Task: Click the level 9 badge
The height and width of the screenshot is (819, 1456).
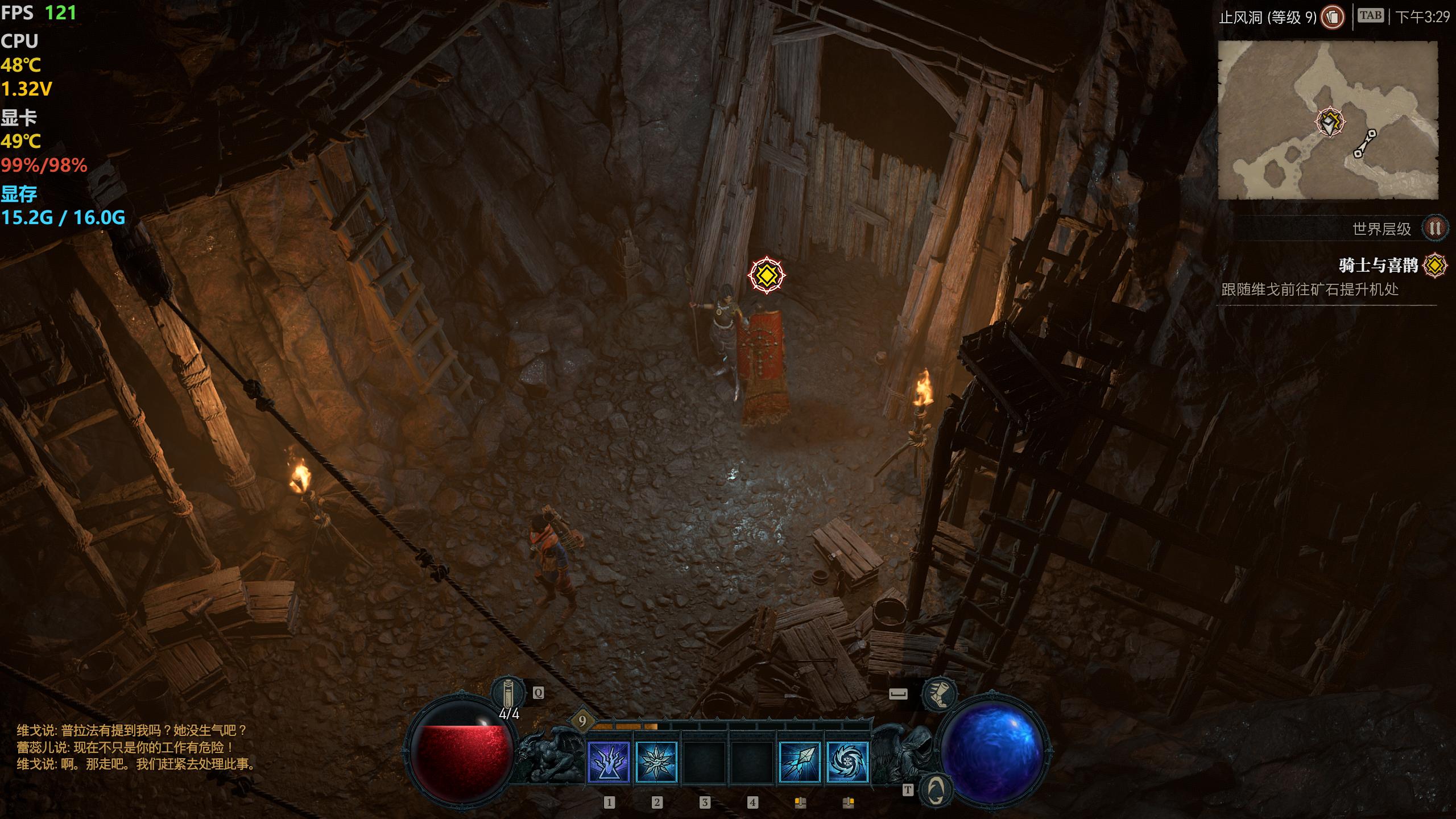Action: [x=582, y=721]
